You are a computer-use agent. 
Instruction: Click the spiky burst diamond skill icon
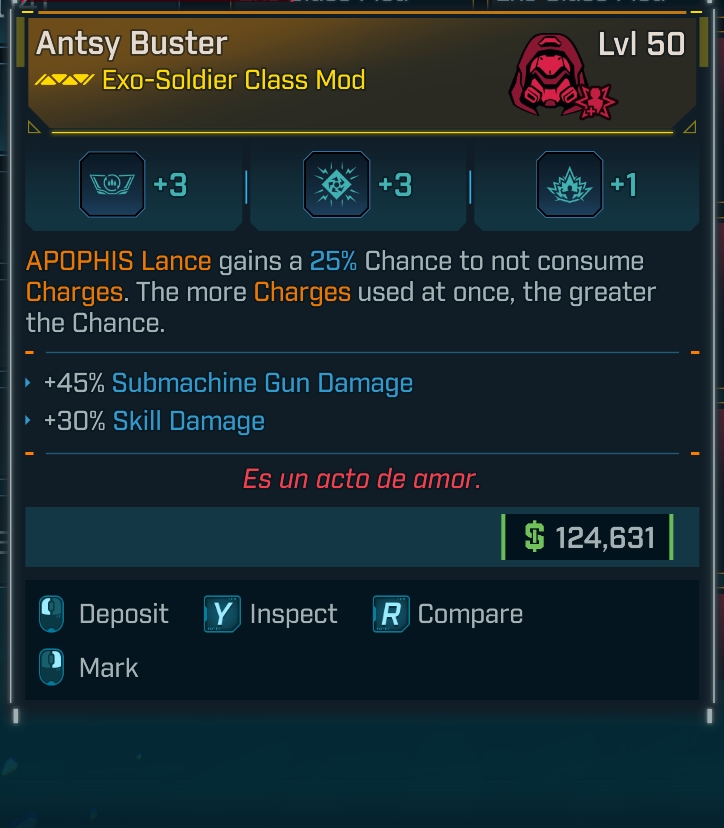tap(336, 185)
